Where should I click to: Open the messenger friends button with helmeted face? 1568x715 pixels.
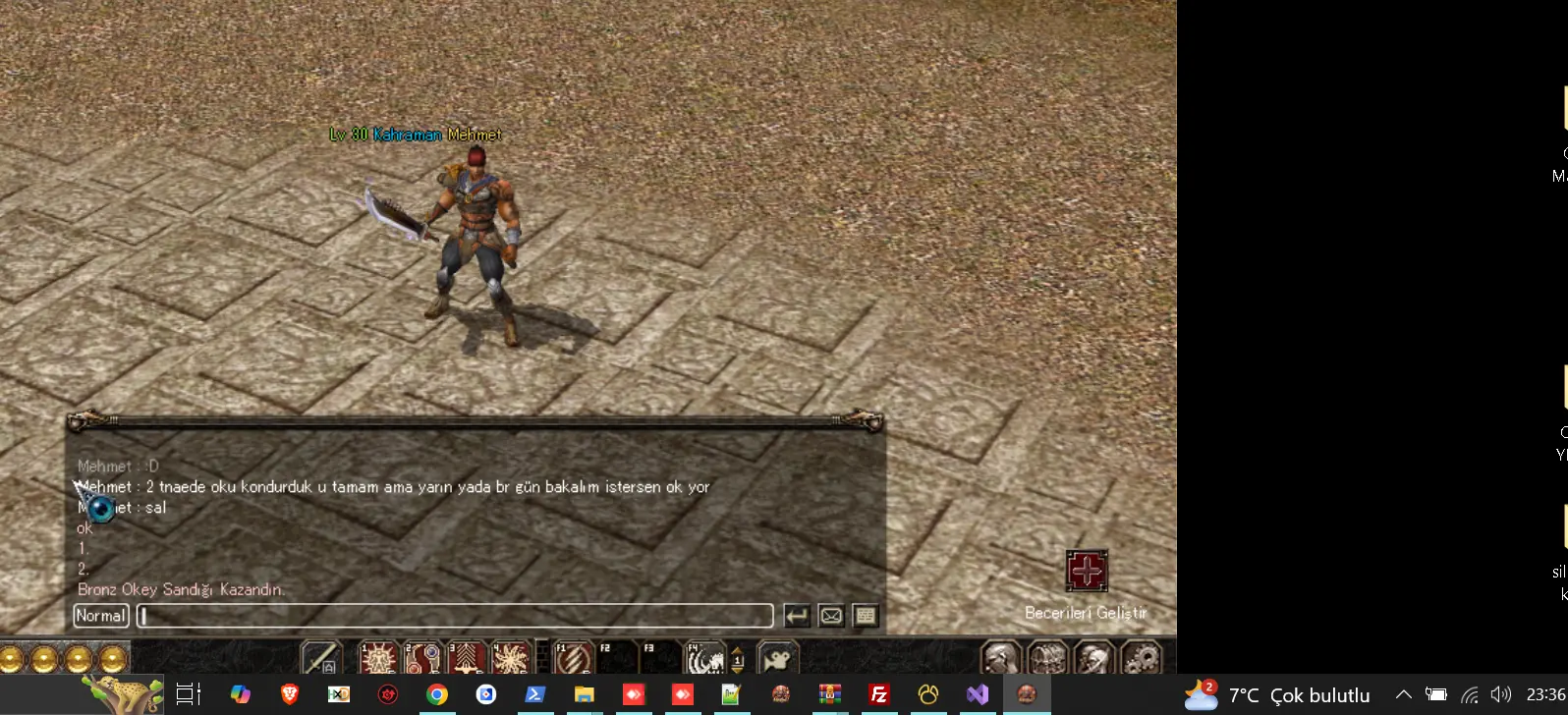click(1094, 658)
